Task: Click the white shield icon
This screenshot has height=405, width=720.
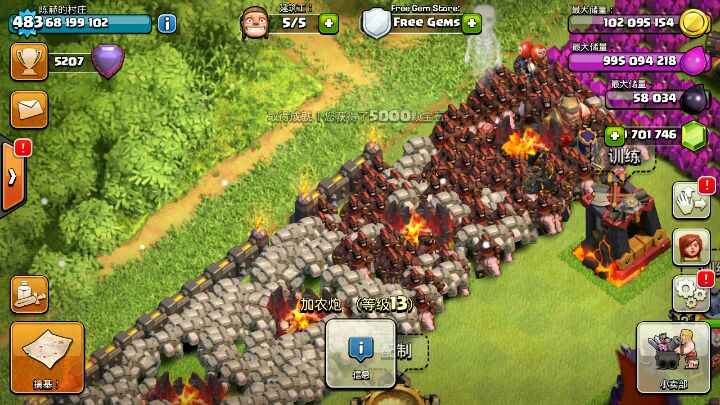Action: coord(376,22)
